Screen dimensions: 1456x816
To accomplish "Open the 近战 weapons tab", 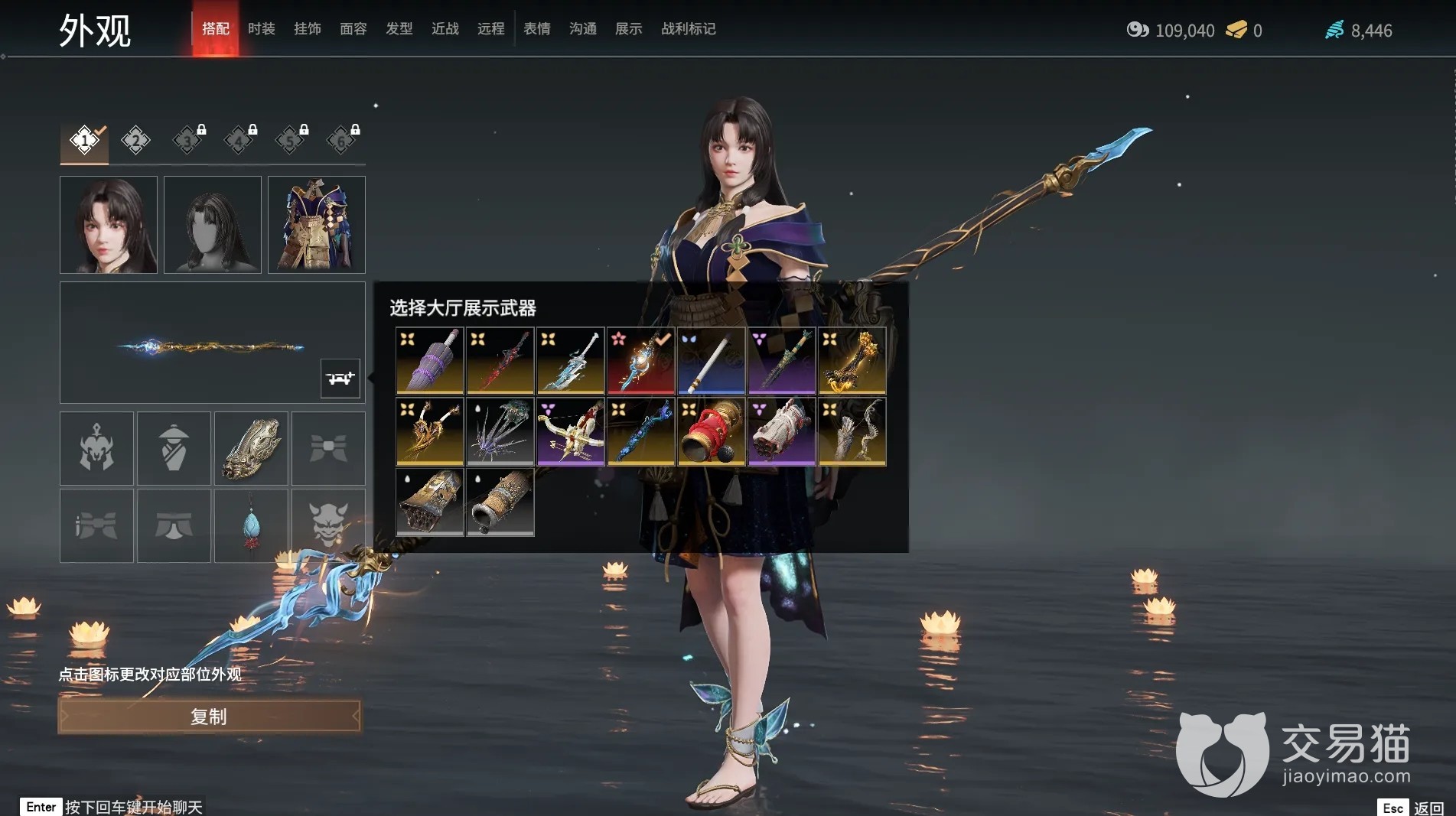I will [x=445, y=29].
